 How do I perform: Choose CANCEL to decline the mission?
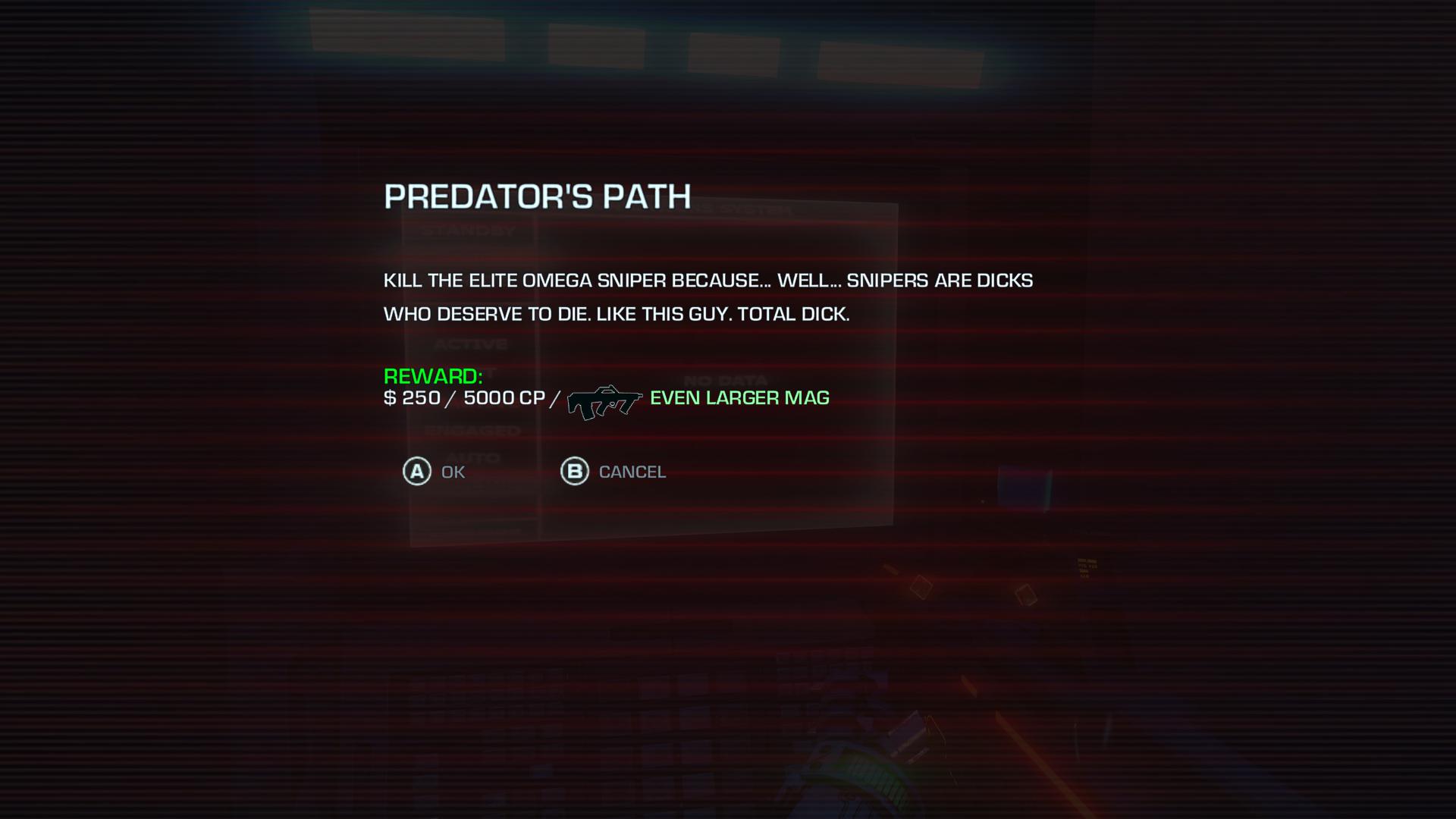613,472
